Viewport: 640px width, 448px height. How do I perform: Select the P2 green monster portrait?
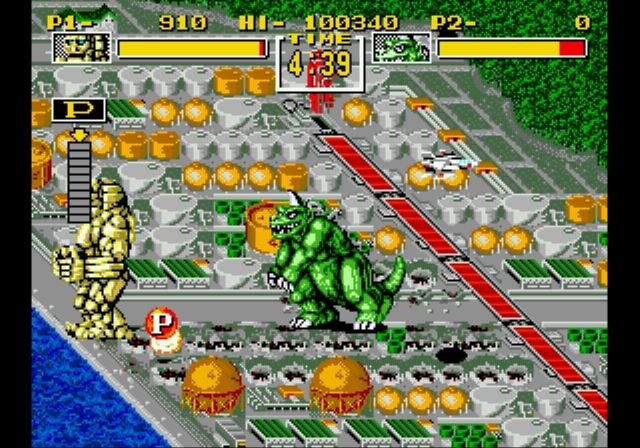pos(401,47)
